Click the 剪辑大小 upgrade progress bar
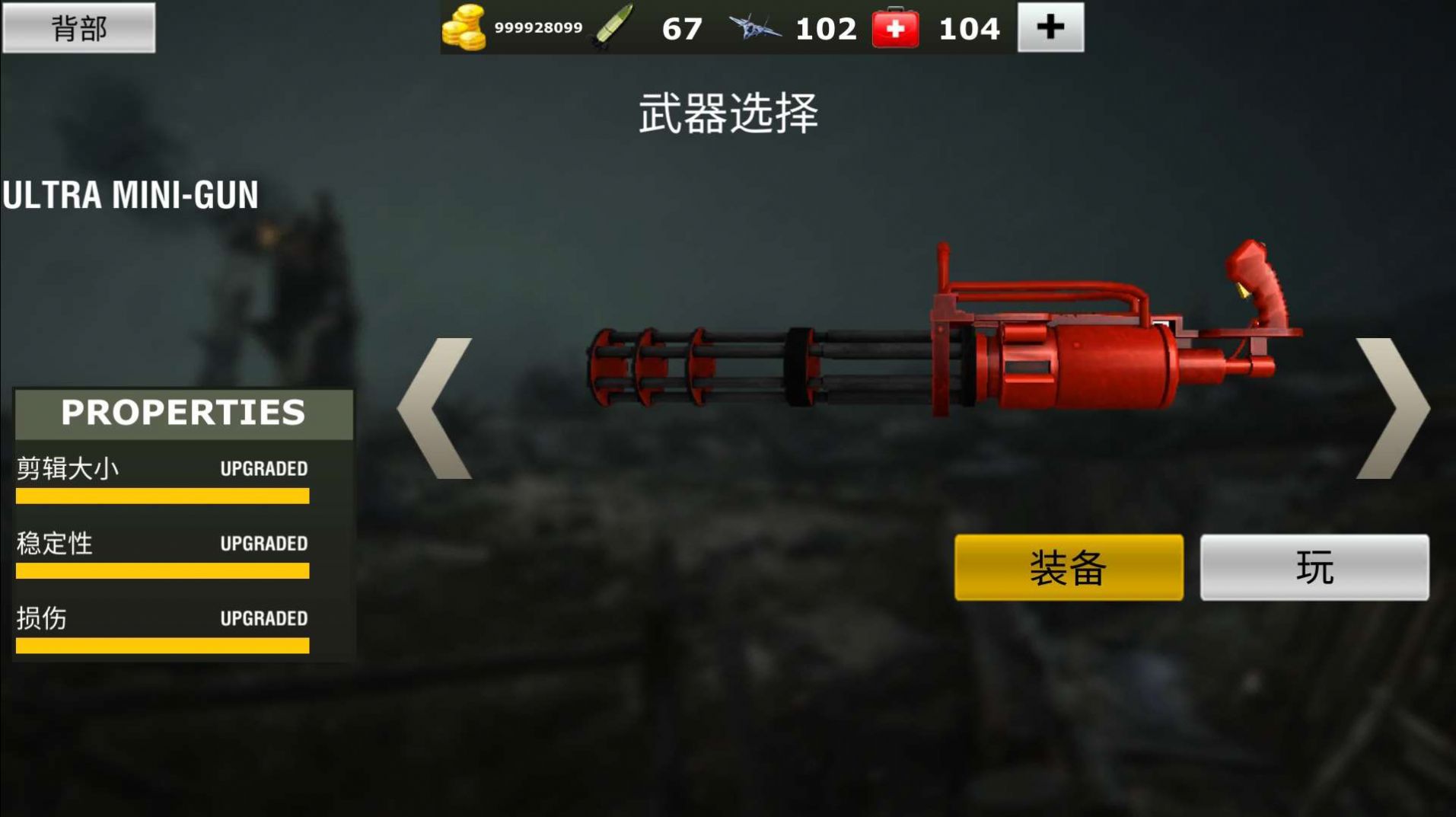The width and height of the screenshot is (1456, 817). (x=161, y=496)
